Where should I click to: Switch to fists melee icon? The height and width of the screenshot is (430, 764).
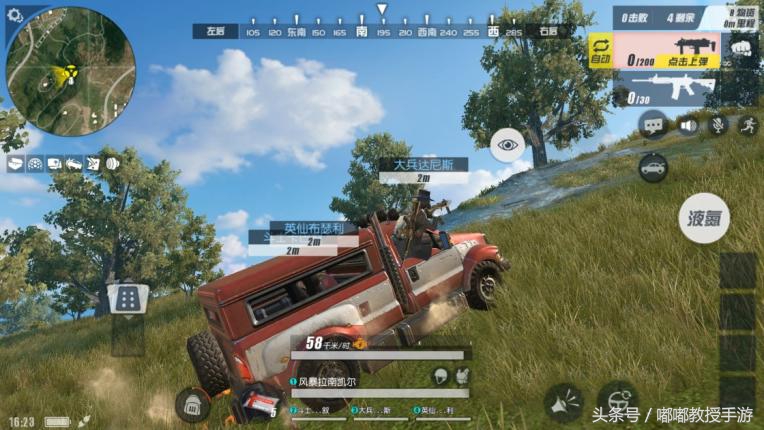click(x=740, y=48)
